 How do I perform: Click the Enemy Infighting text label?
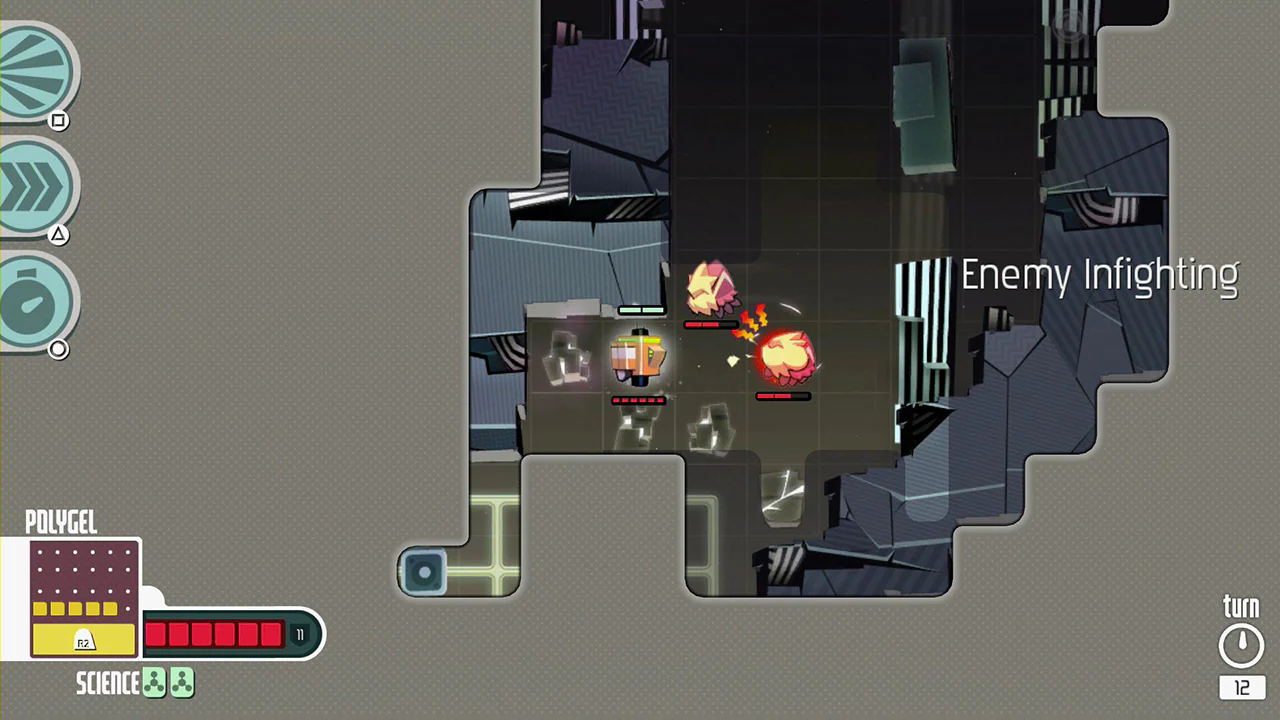tap(1100, 275)
